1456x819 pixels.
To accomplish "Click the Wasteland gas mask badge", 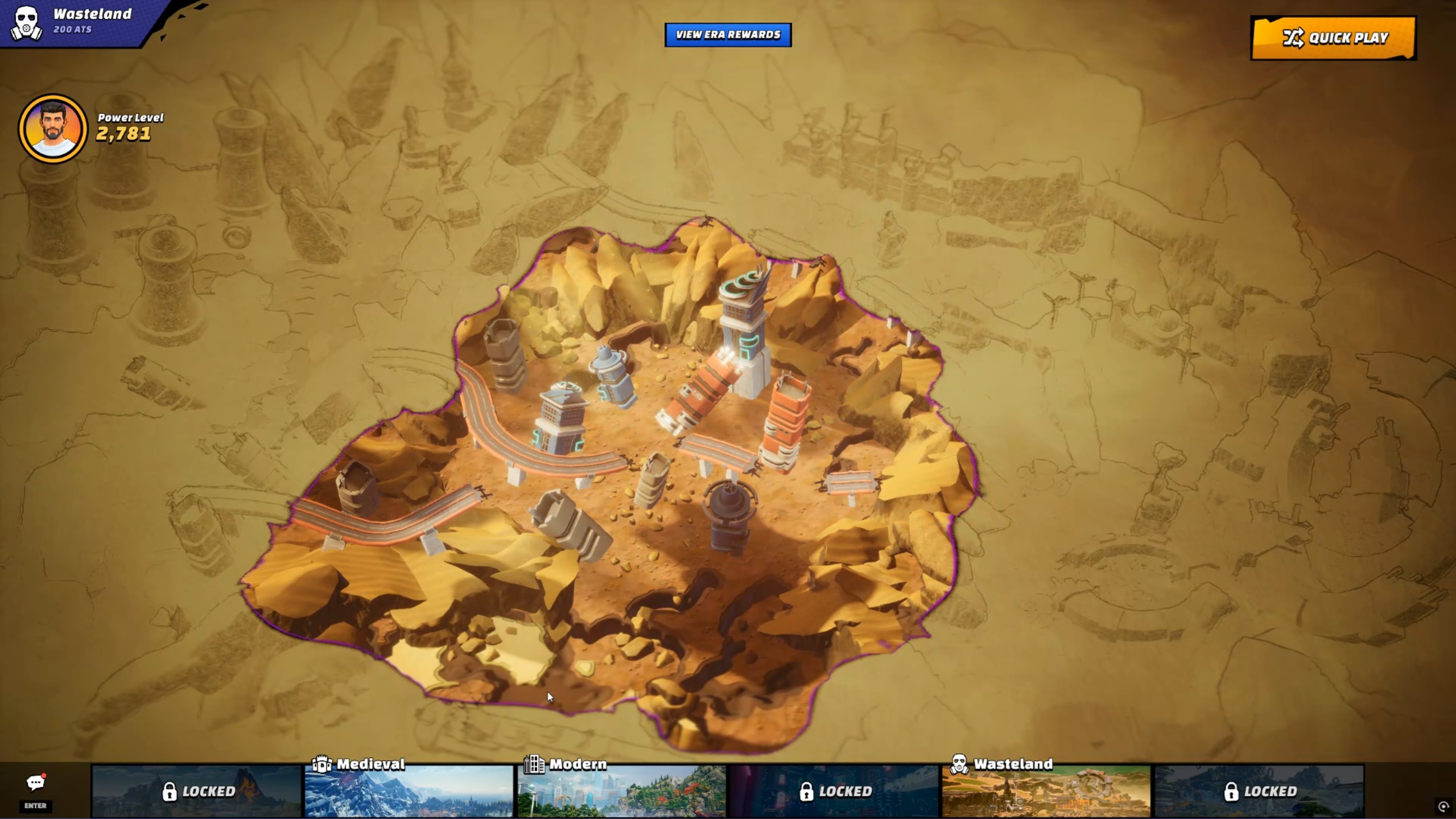I will pyautogui.click(x=26, y=23).
